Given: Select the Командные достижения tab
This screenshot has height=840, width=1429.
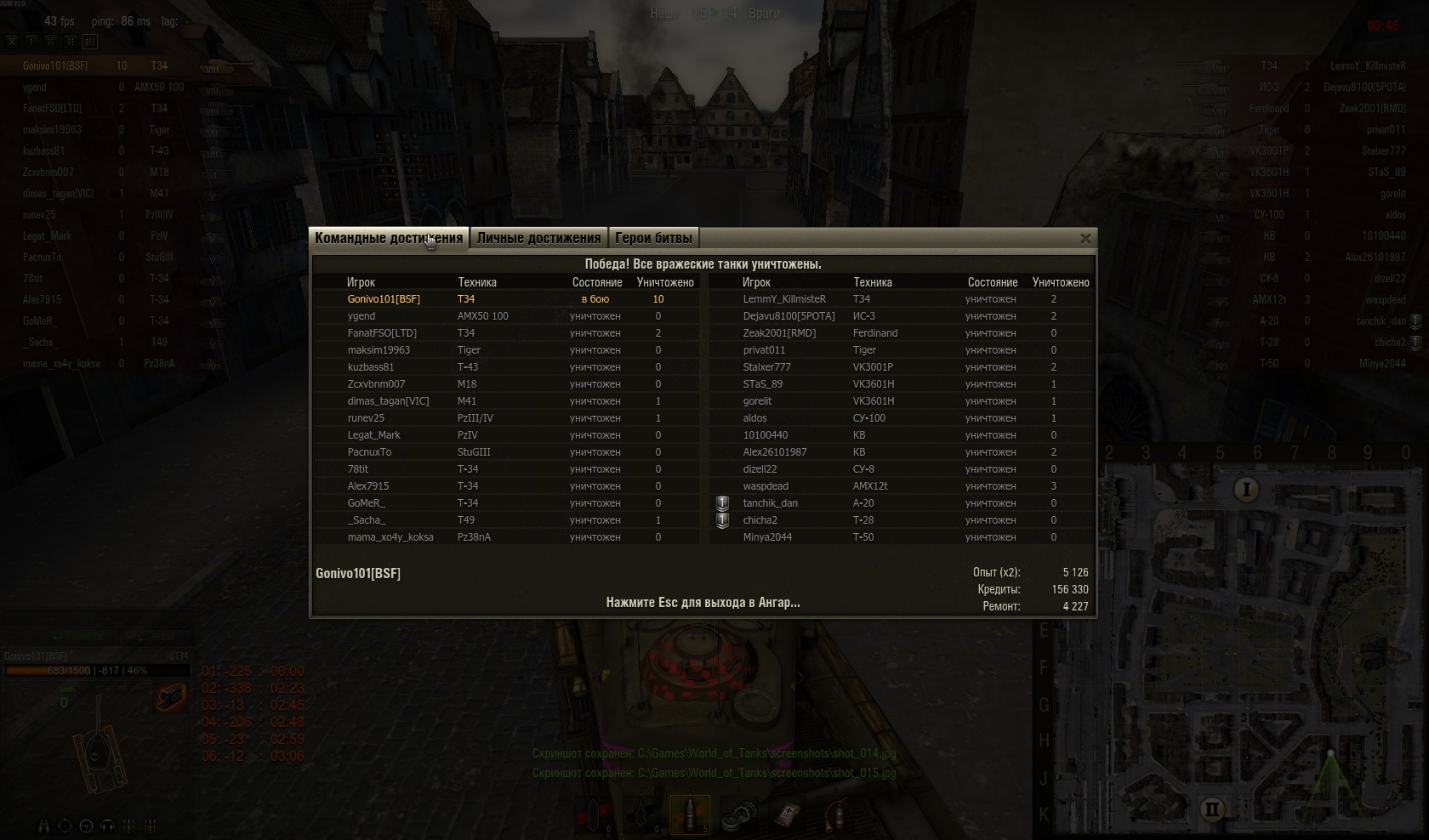Looking at the screenshot, I should (388, 238).
